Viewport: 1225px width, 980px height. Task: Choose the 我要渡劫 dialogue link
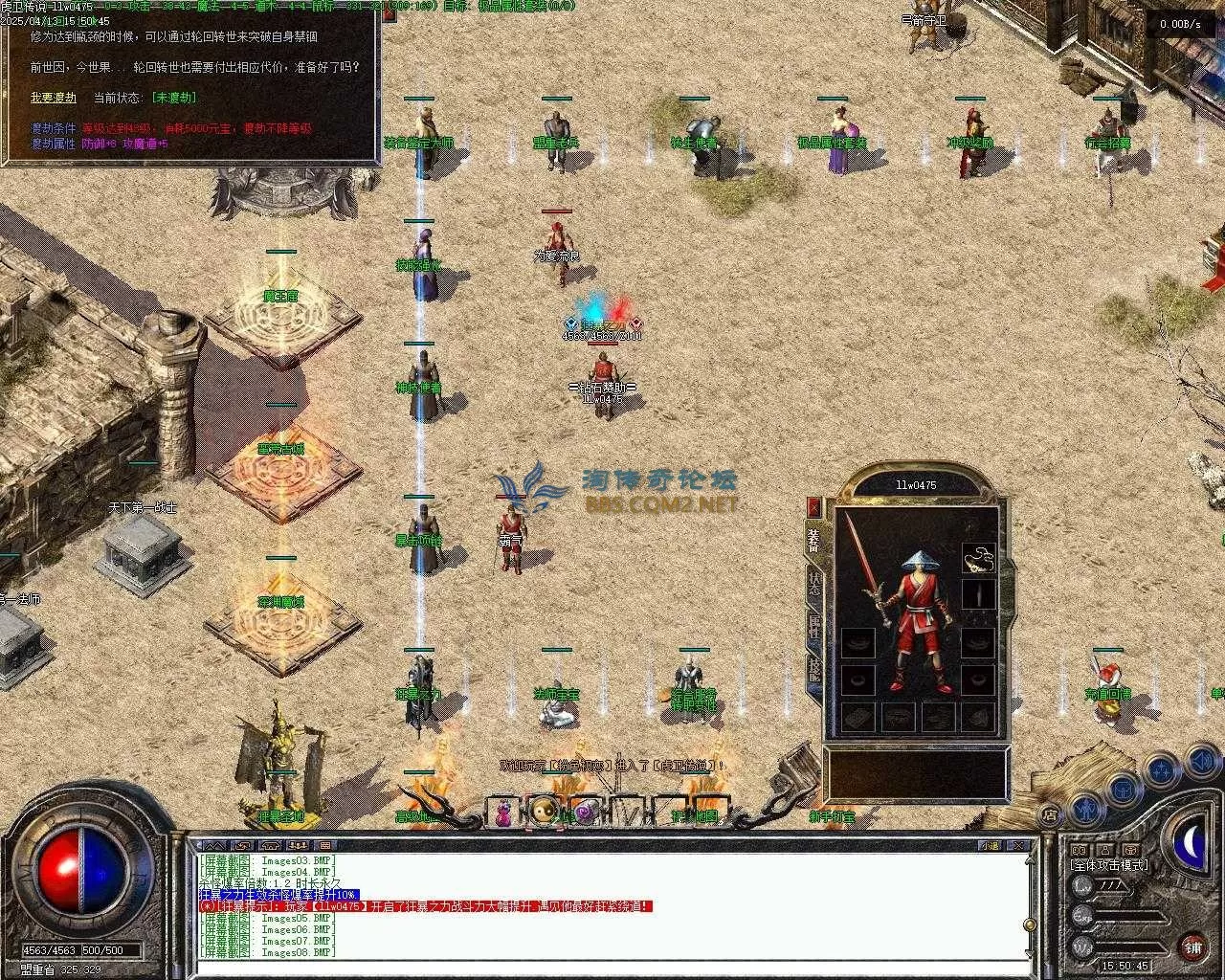pos(54,98)
